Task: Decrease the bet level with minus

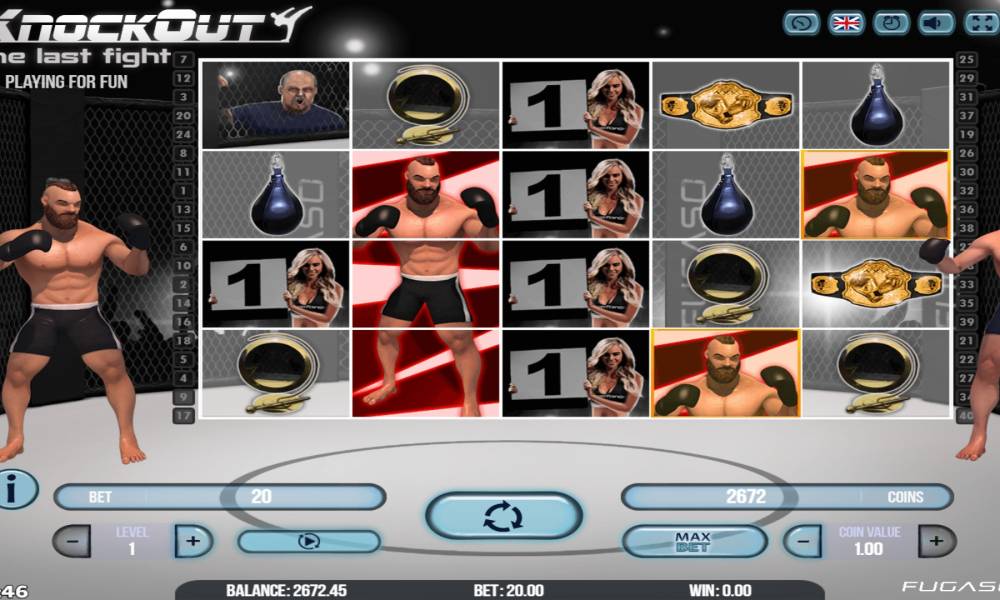Action: click(71, 541)
